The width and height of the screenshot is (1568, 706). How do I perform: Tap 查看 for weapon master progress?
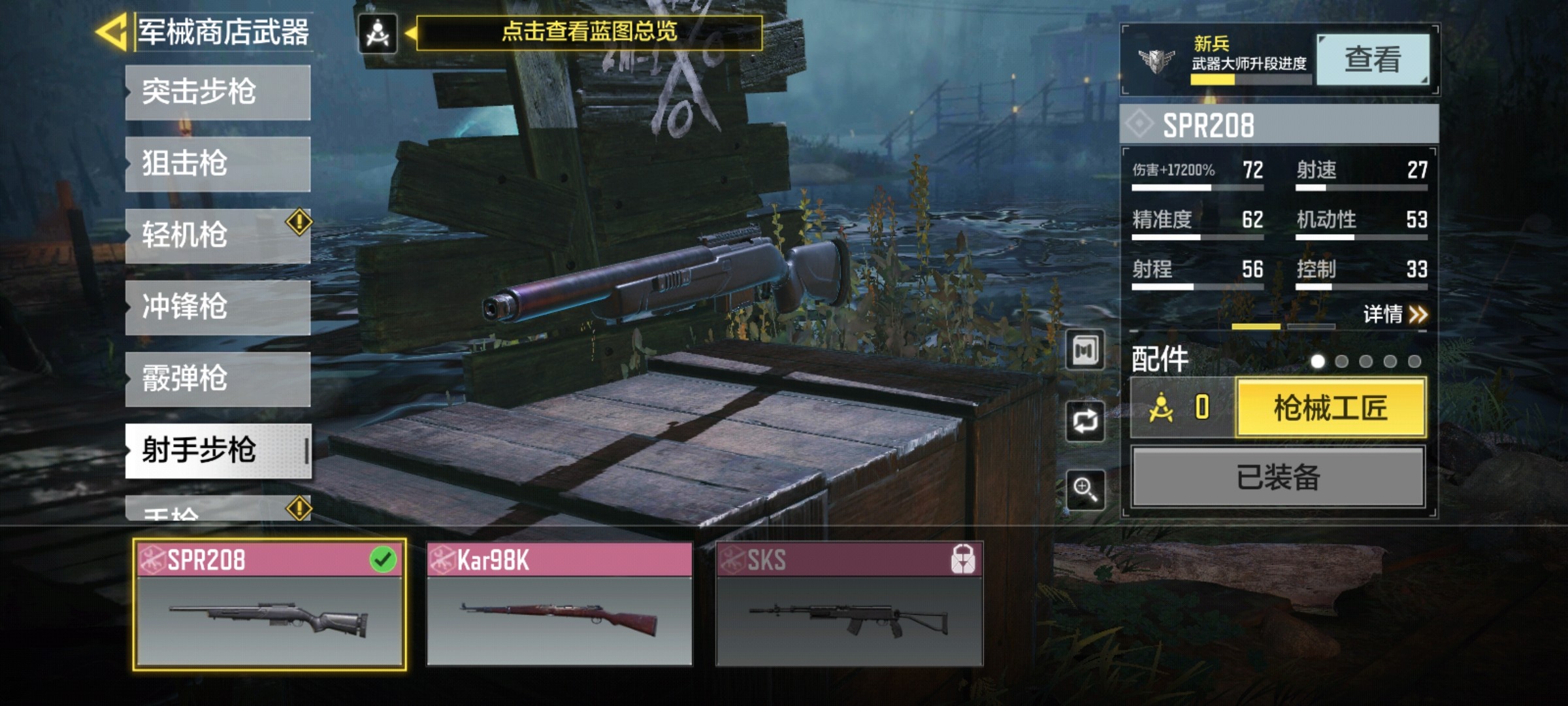point(1372,60)
